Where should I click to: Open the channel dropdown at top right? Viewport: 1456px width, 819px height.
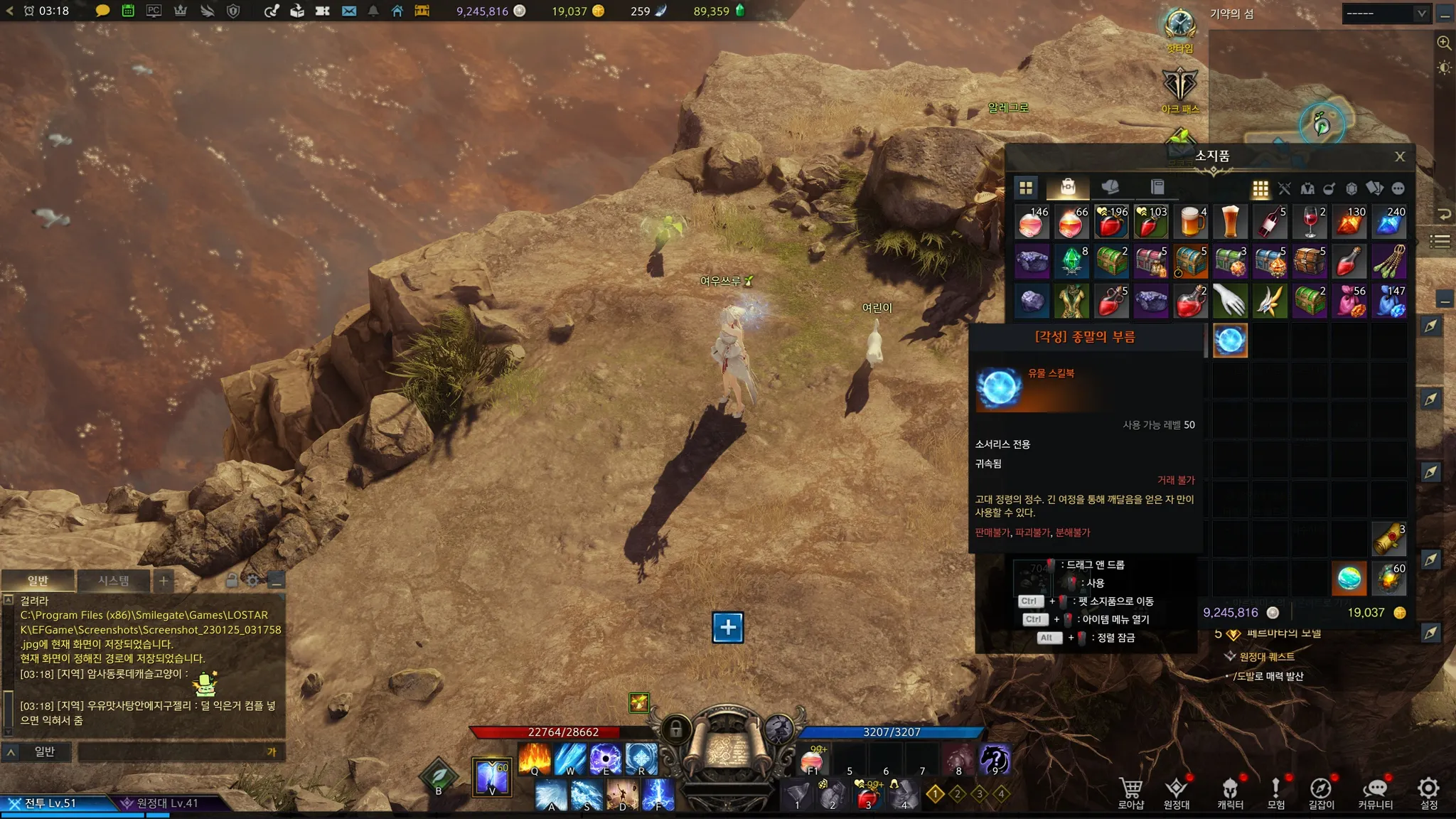click(1385, 14)
